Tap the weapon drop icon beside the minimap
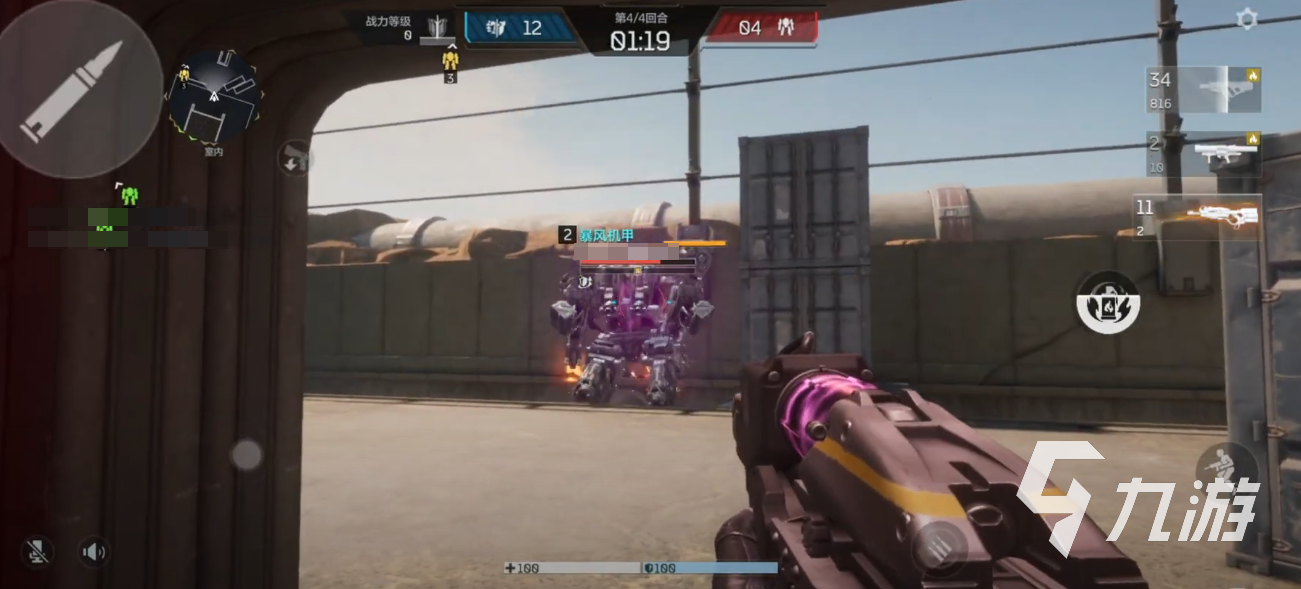 (294, 158)
